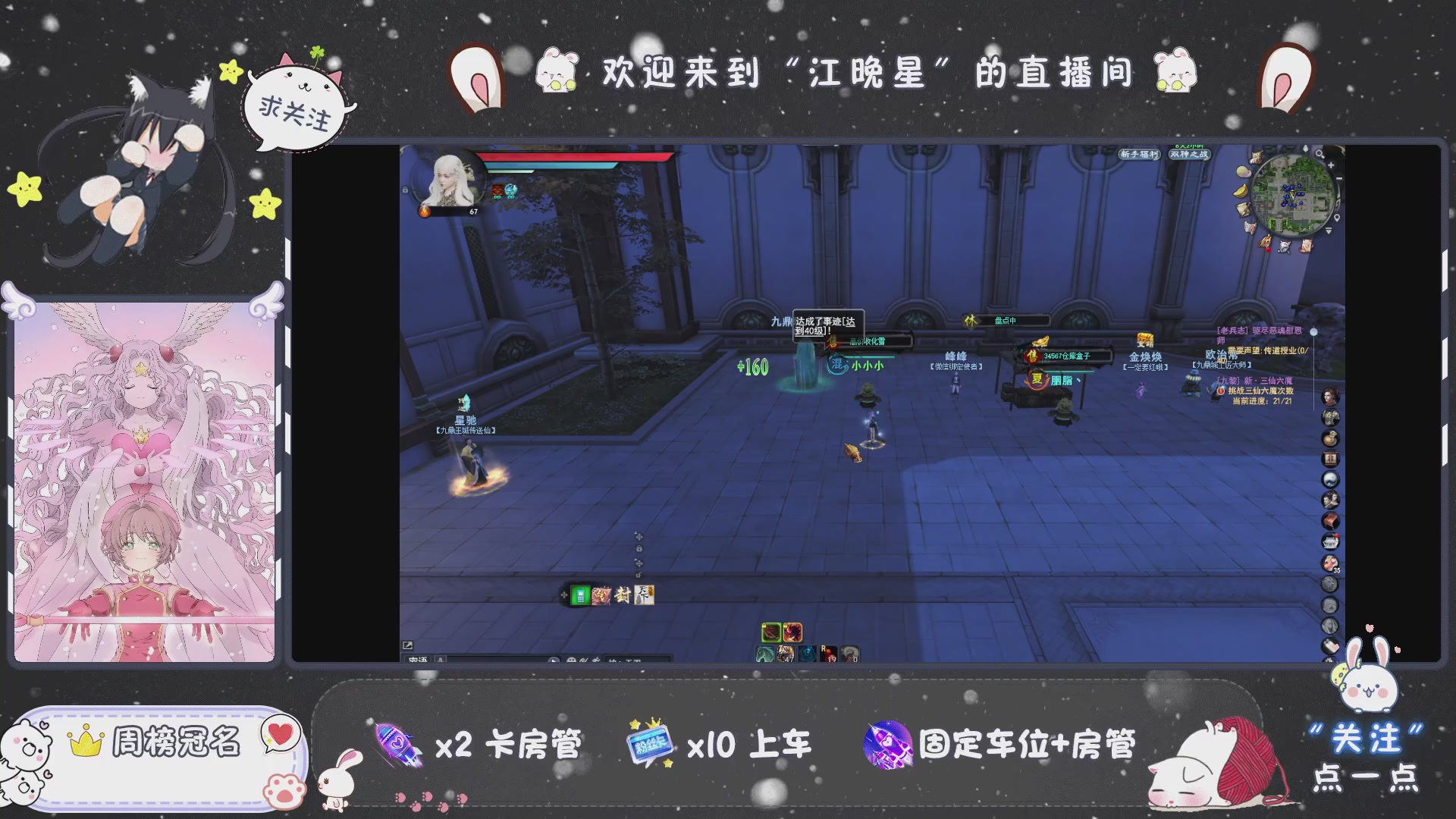1456x819 pixels.
Task: Open the 封 seal icon in the action bar
Action: click(x=621, y=595)
